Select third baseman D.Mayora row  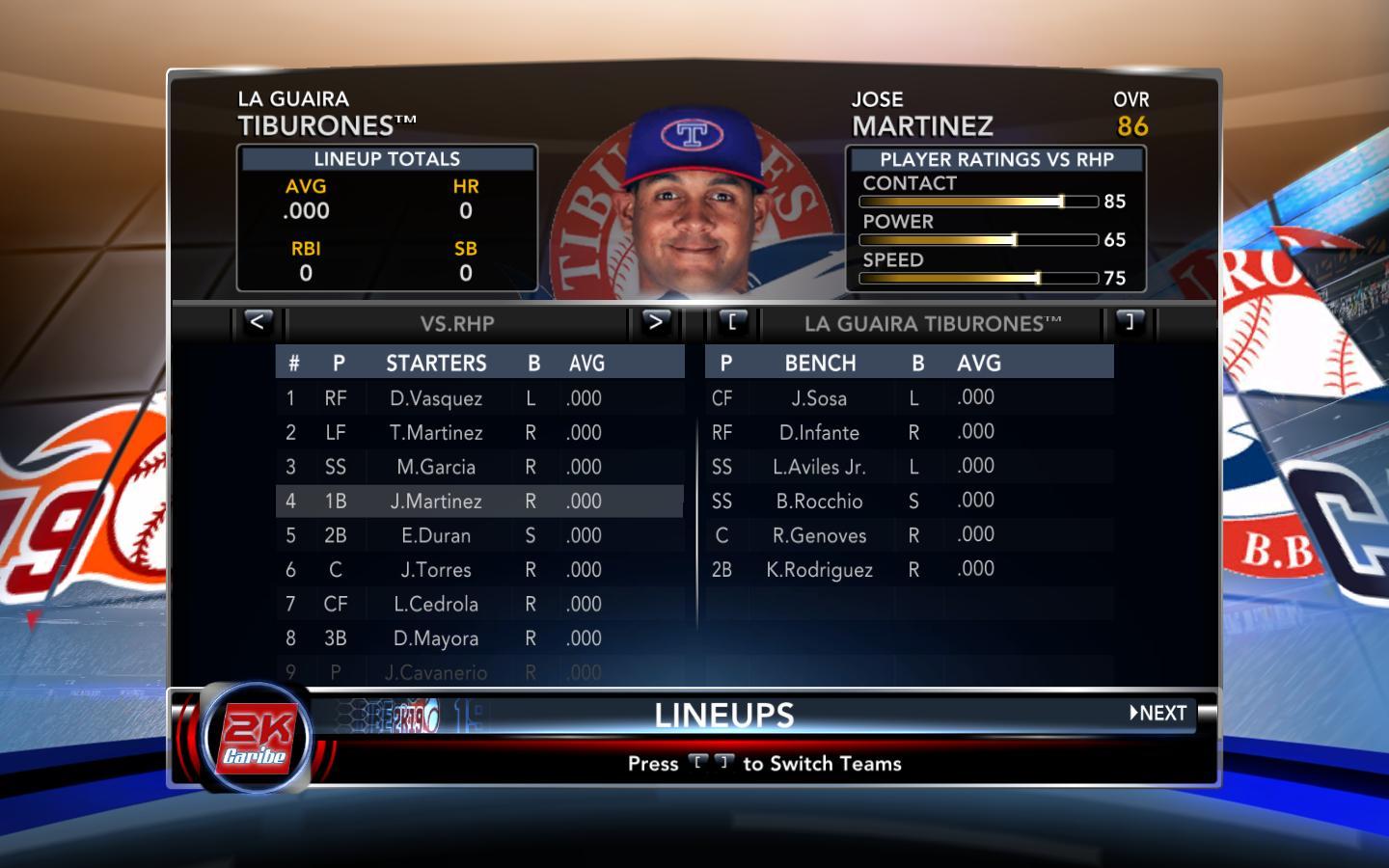pyautogui.click(x=436, y=638)
